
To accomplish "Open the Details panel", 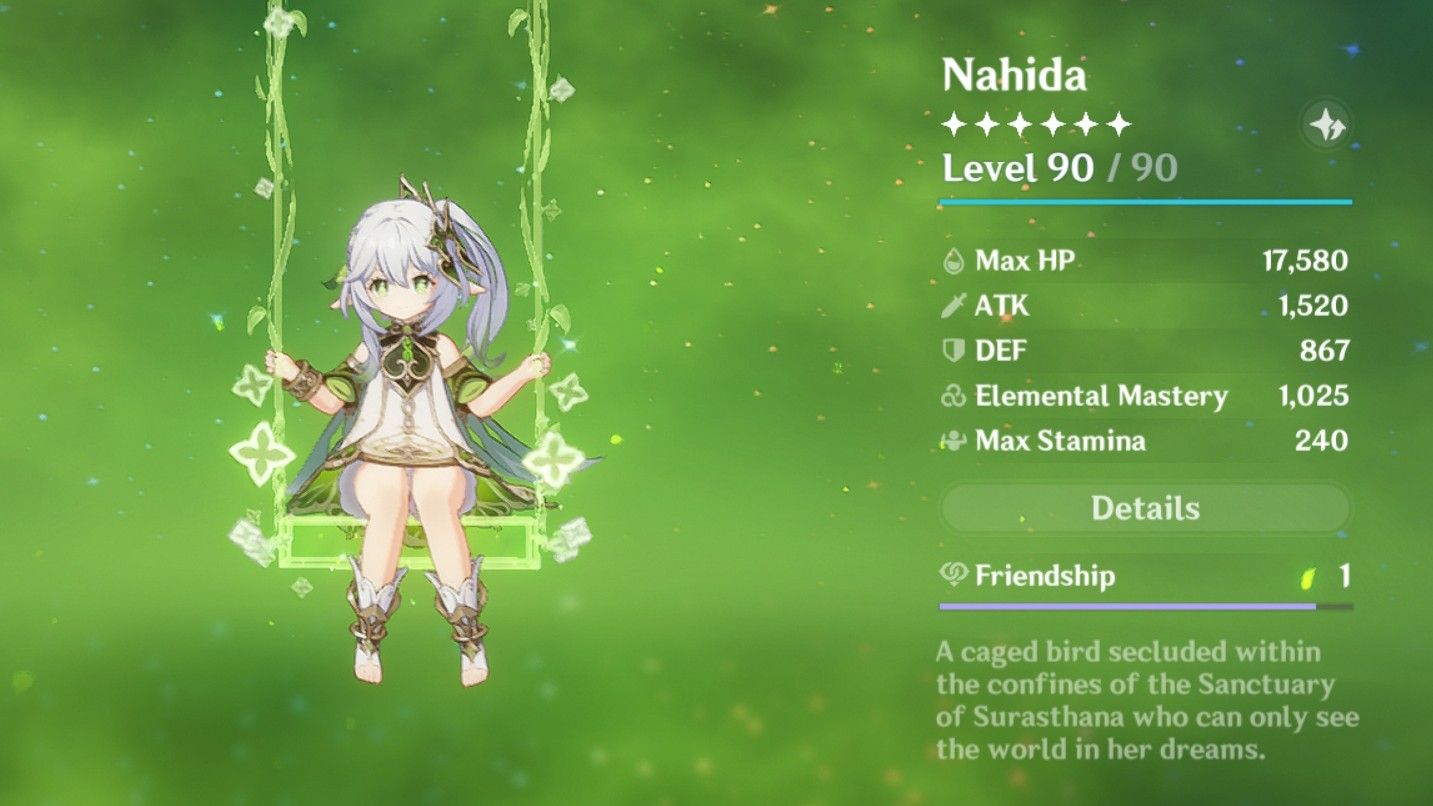I will tap(1146, 508).
